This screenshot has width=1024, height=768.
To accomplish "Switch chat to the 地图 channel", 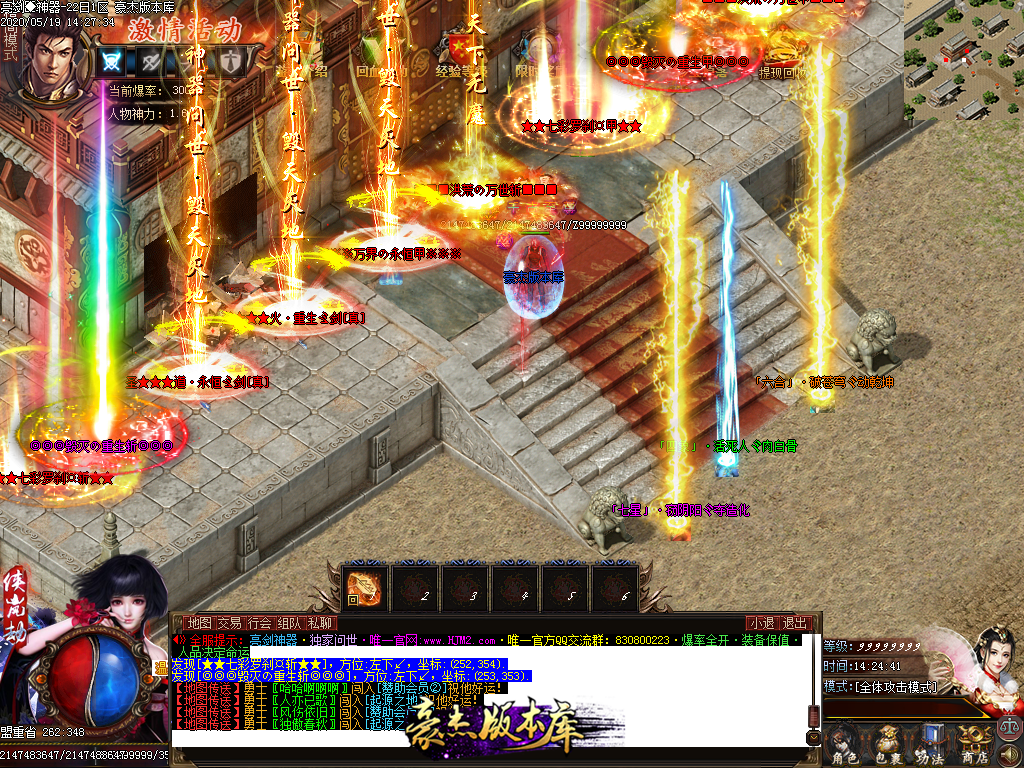I will tap(199, 623).
